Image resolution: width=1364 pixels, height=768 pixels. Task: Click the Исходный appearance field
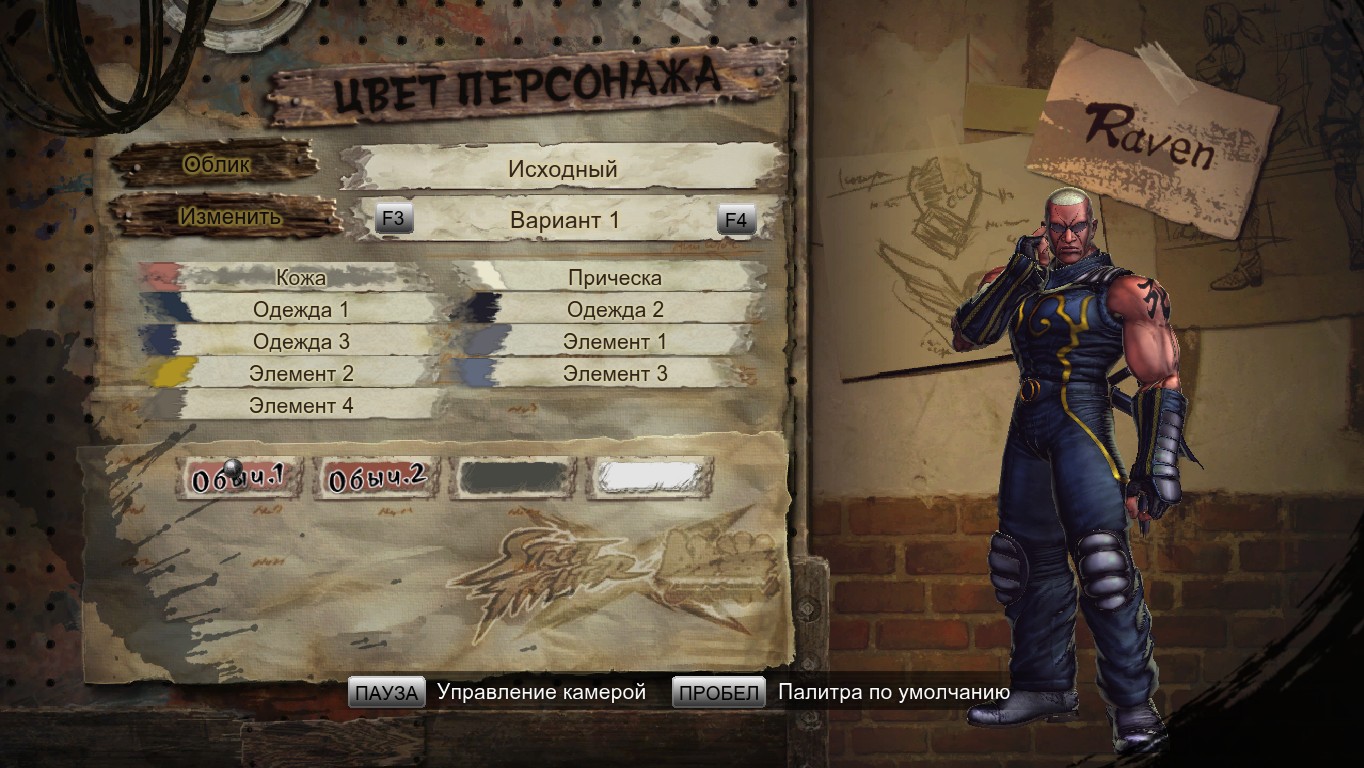pos(562,169)
